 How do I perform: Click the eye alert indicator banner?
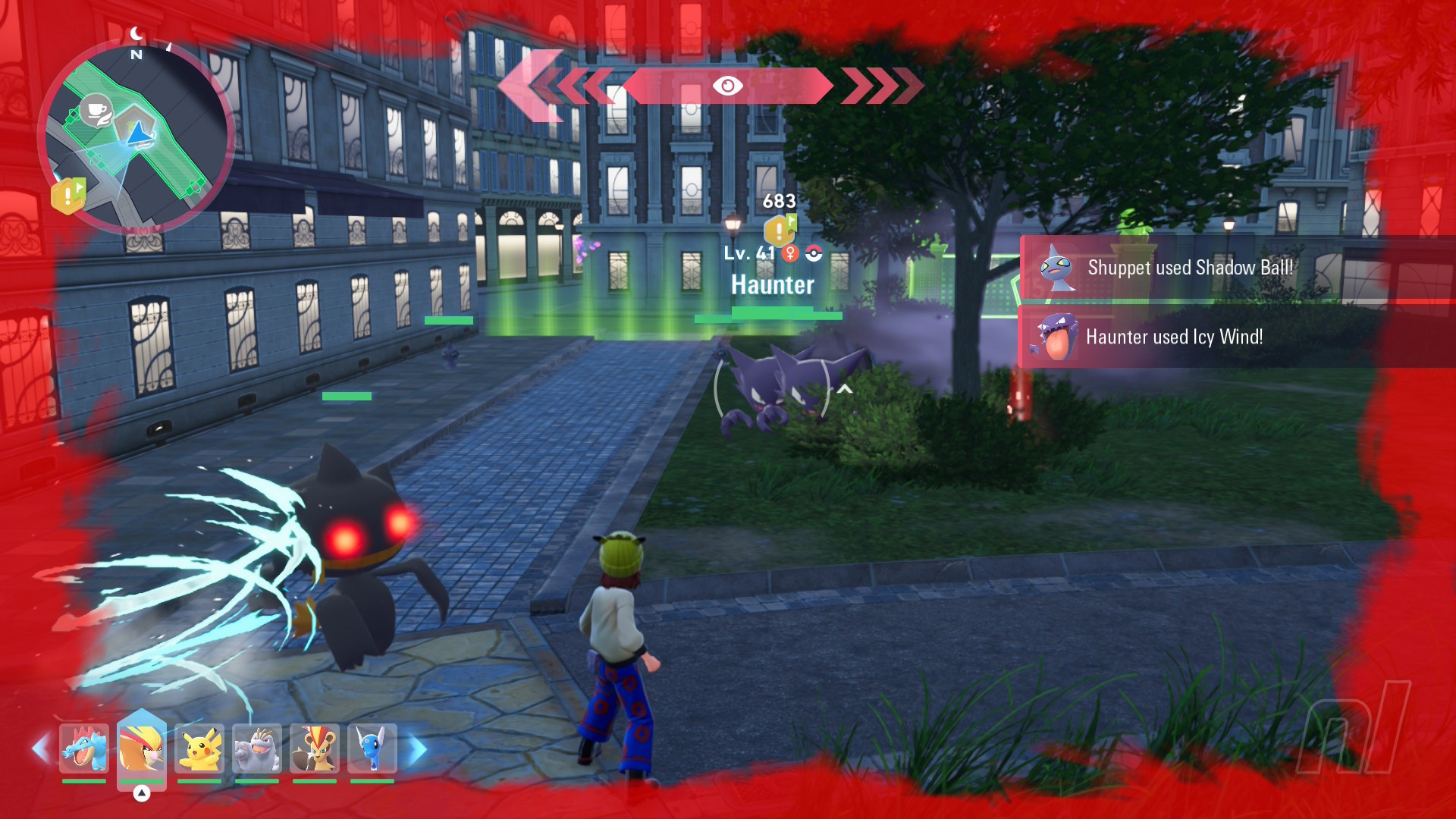point(727,86)
